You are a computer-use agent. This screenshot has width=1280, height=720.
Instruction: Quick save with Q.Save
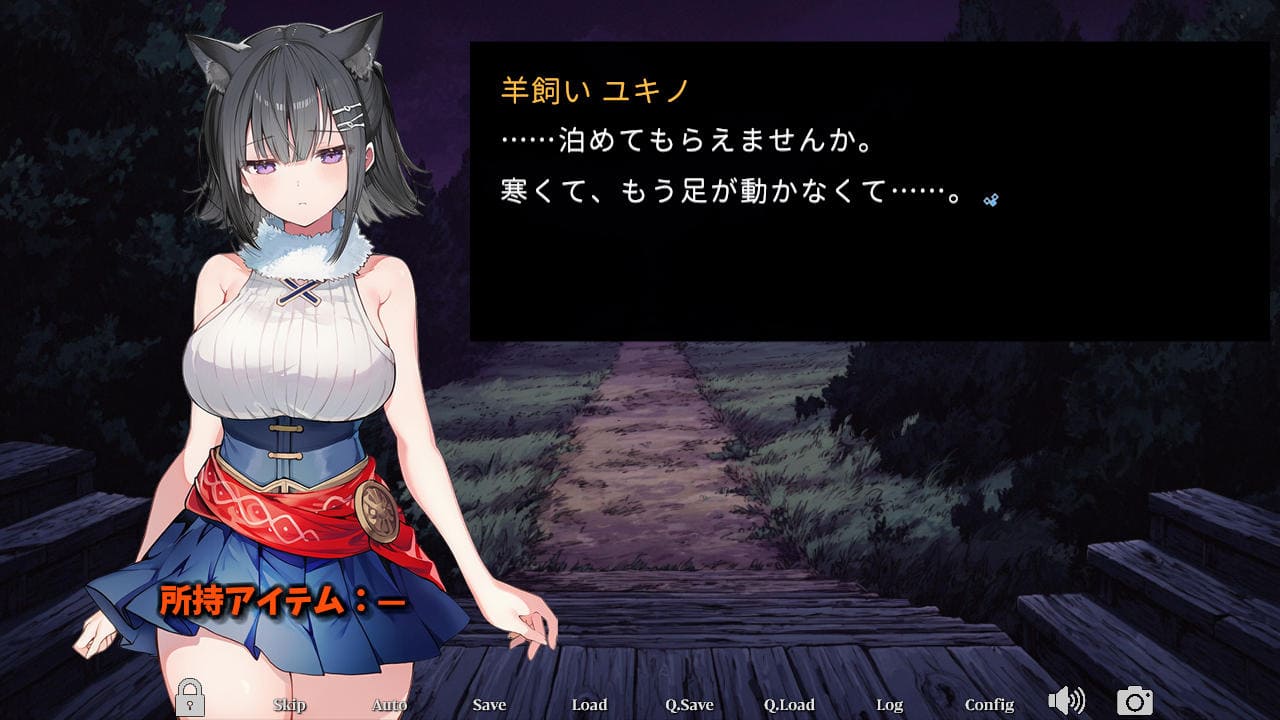click(689, 704)
